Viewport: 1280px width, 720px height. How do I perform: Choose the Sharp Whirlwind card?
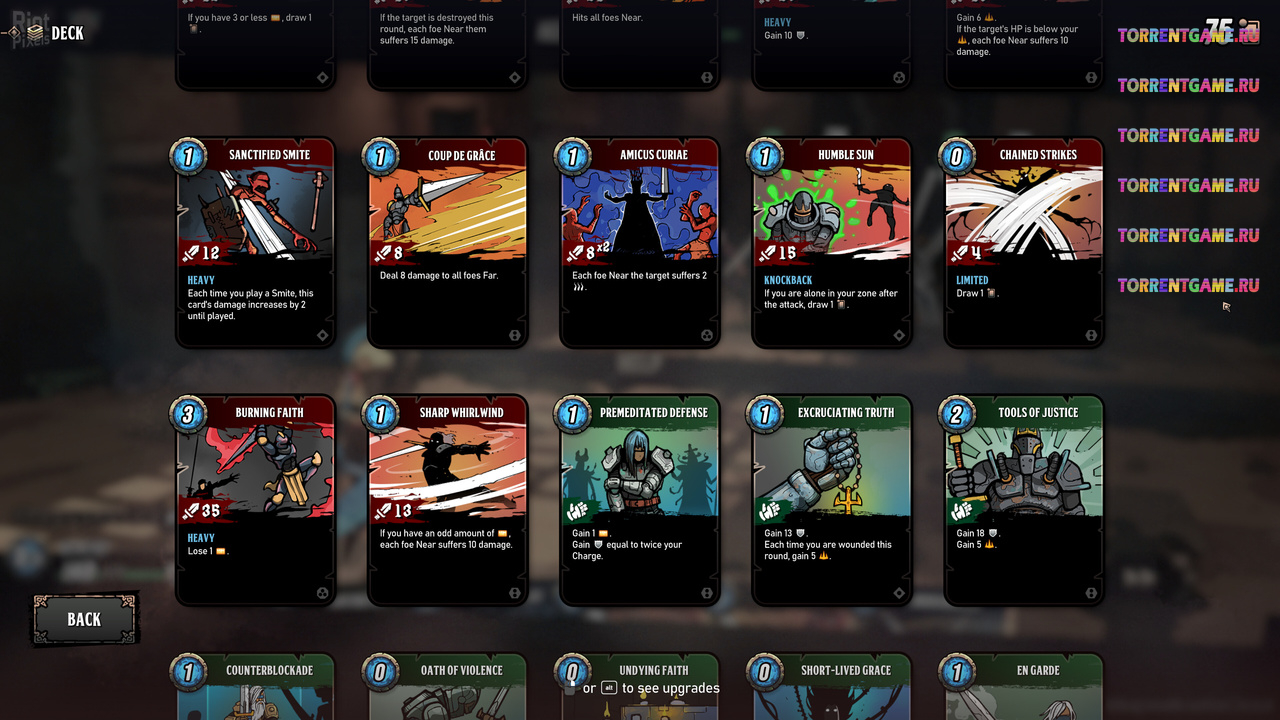448,500
